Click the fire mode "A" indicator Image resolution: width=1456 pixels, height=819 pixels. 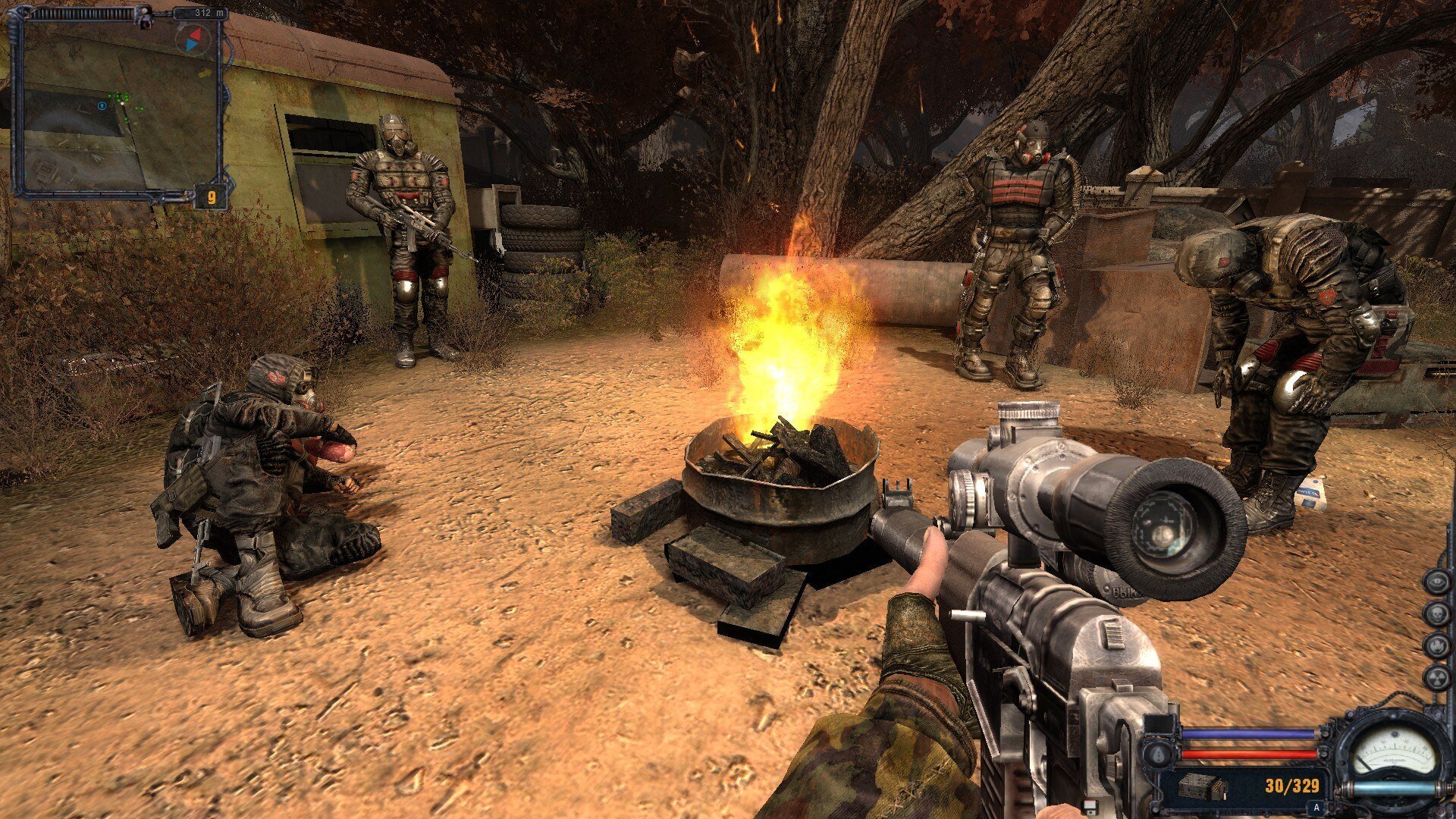click(x=1316, y=808)
